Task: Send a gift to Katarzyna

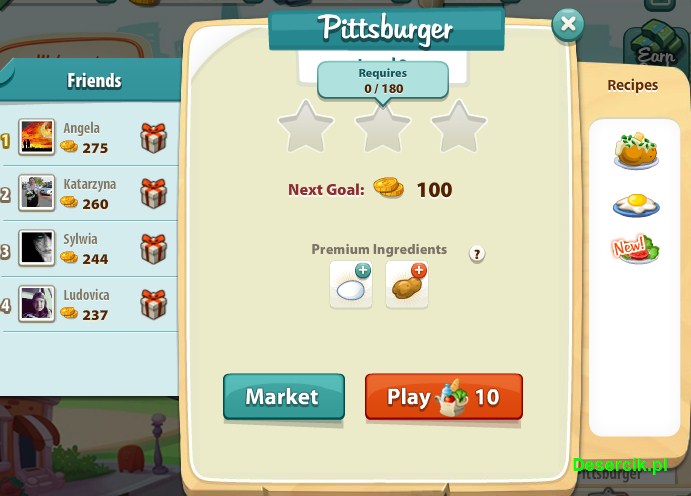Action: tap(153, 192)
